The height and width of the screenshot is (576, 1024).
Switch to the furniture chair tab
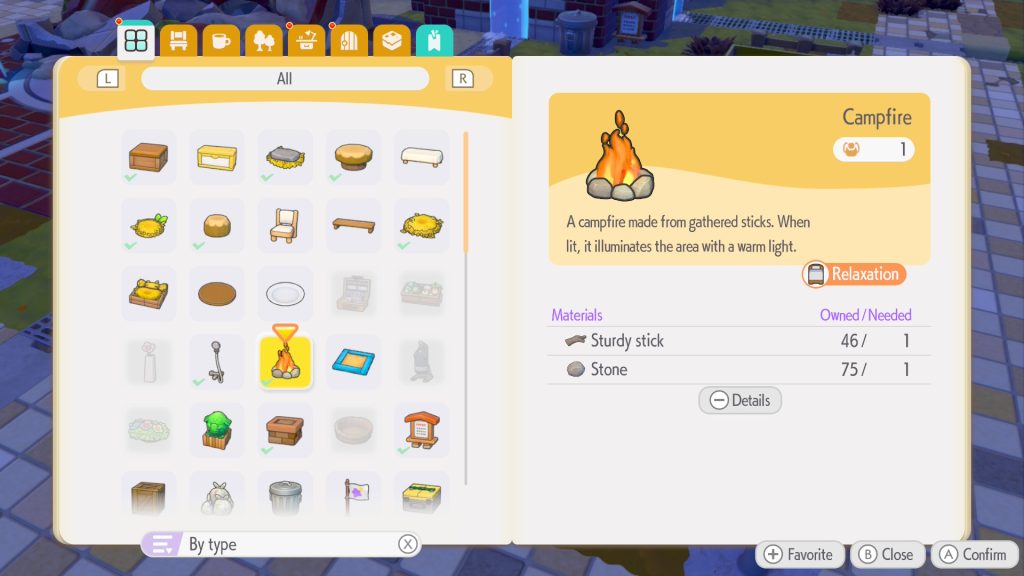(x=178, y=41)
